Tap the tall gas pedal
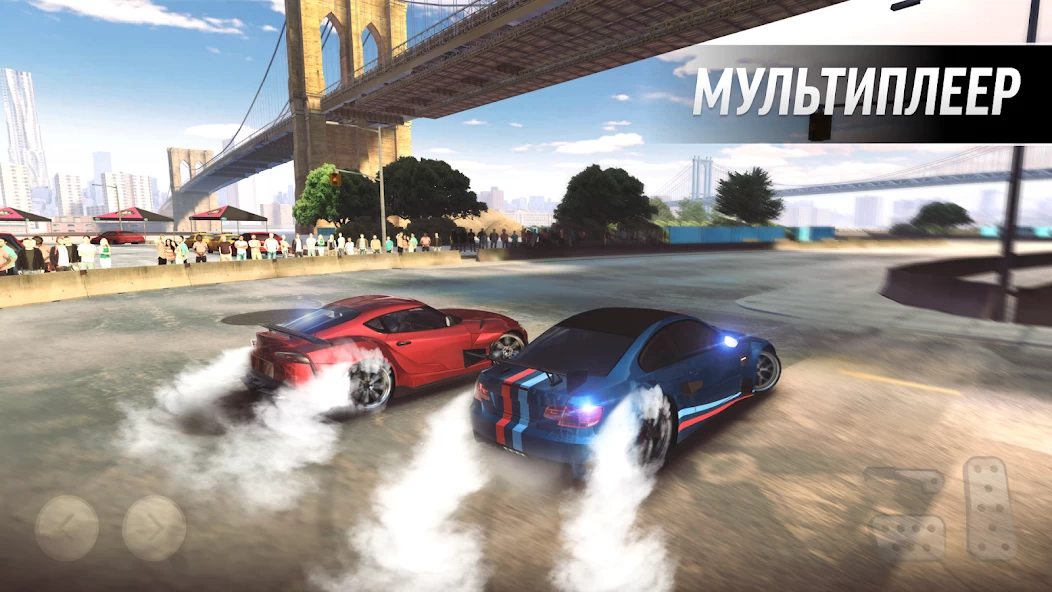 (989, 507)
